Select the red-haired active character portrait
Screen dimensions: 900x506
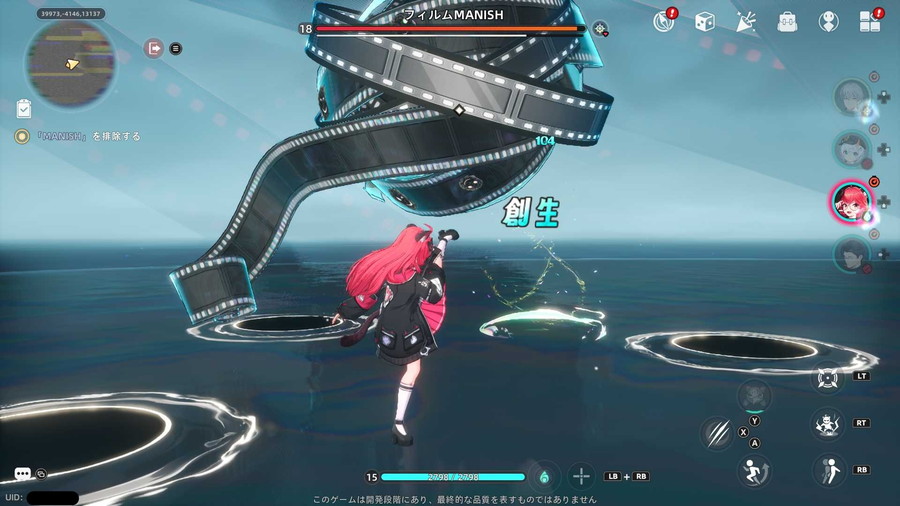click(x=850, y=201)
